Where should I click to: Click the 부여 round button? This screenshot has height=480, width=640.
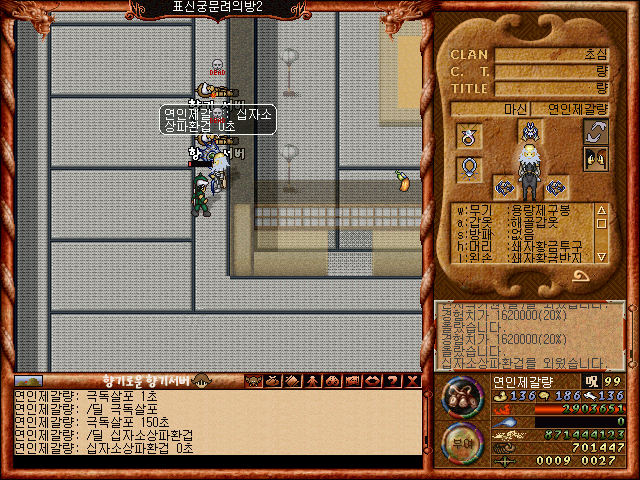pos(461,443)
